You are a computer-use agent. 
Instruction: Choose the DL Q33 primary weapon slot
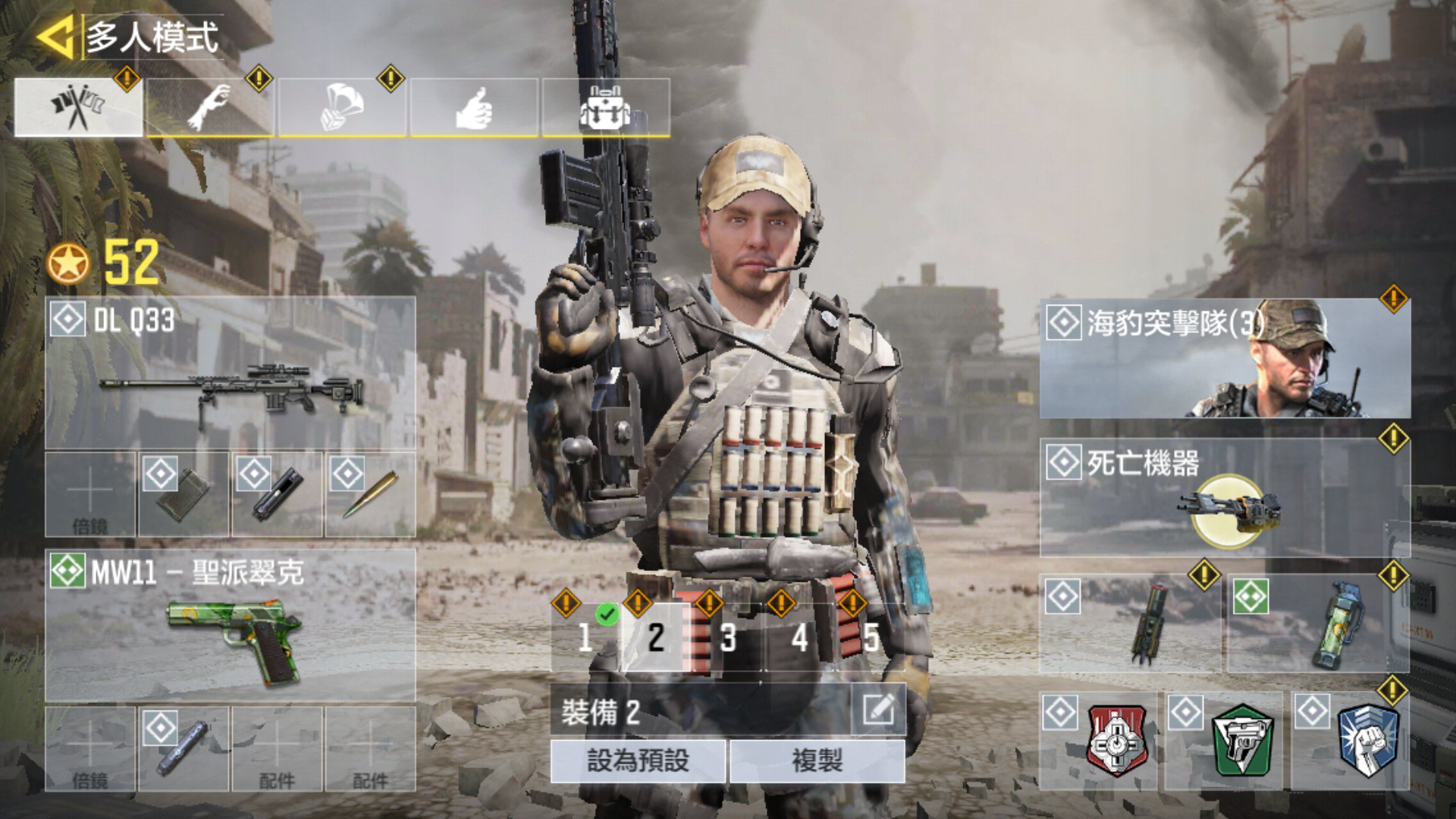pyautogui.click(x=231, y=373)
